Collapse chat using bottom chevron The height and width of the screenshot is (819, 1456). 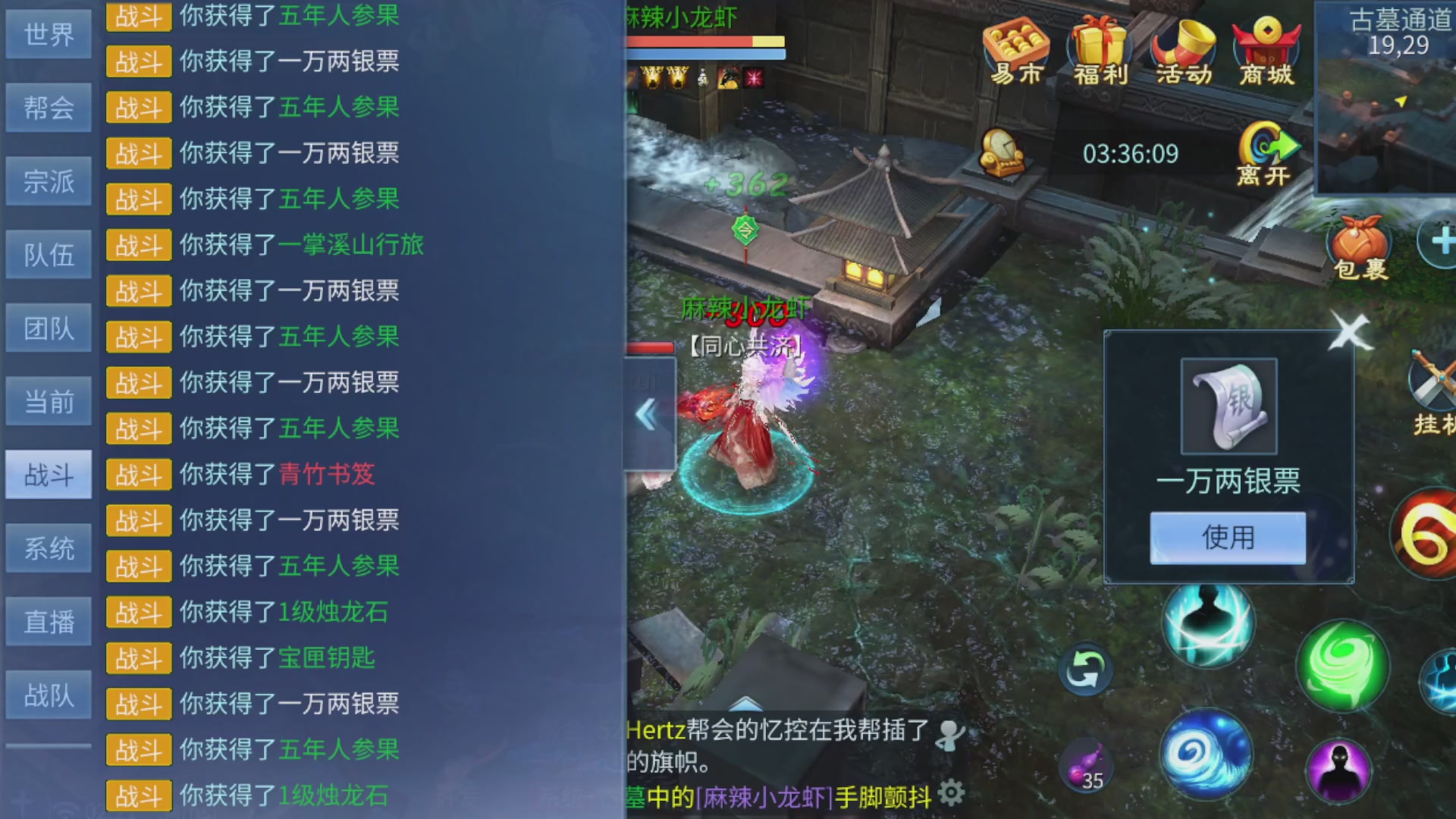click(x=747, y=705)
